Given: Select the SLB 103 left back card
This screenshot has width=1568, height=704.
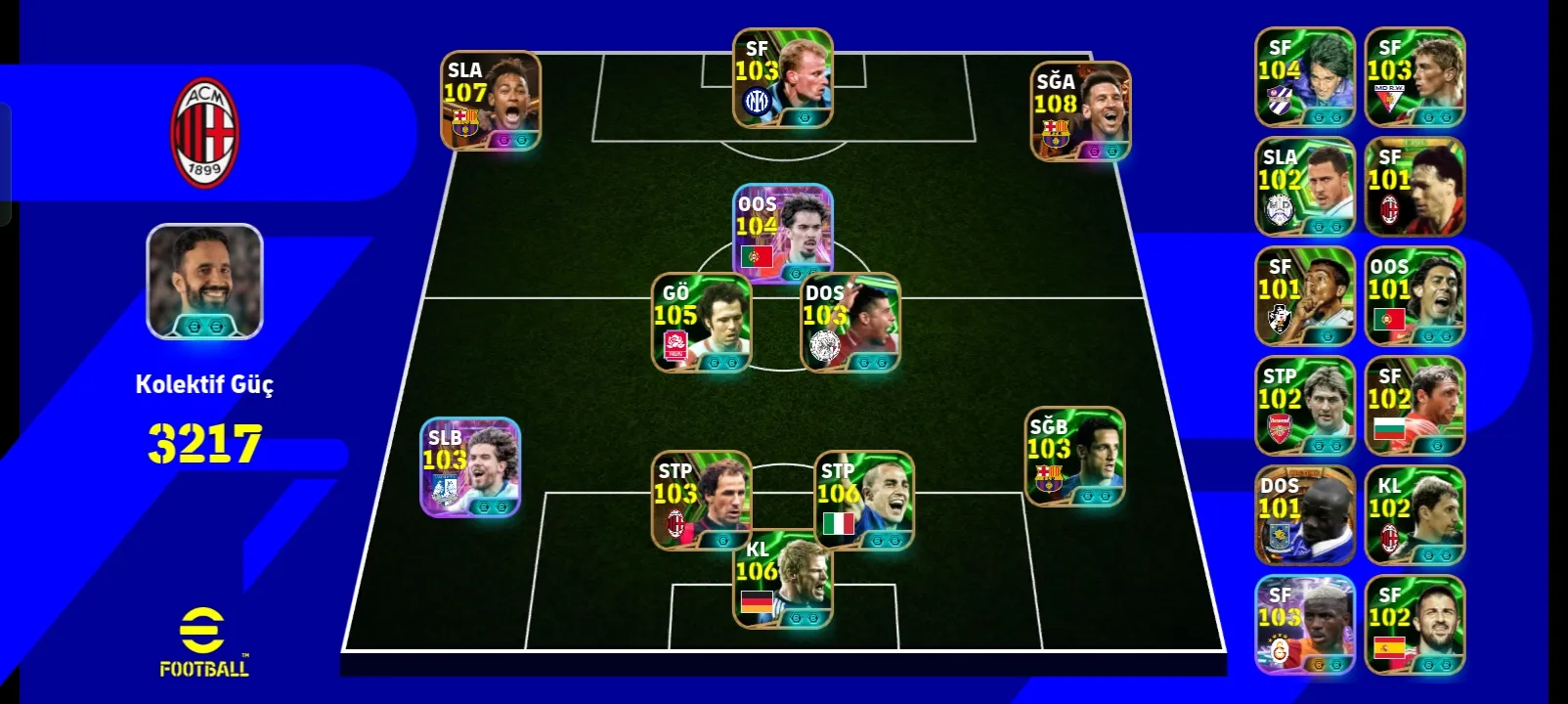Looking at the screenshot, I should [470, 467].
